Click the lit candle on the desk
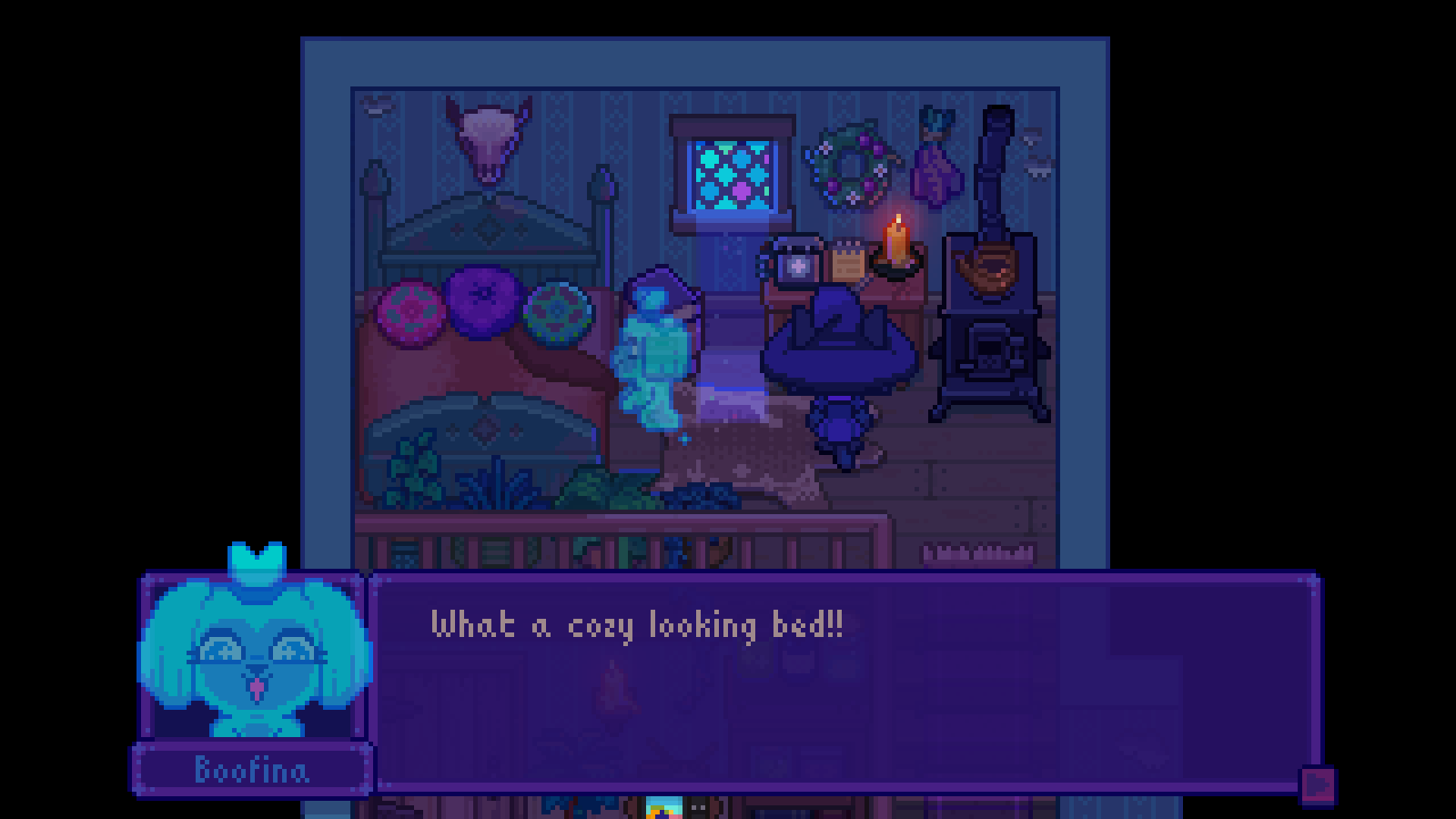This screenshot has width=1456, height=819. coord(895,246)
